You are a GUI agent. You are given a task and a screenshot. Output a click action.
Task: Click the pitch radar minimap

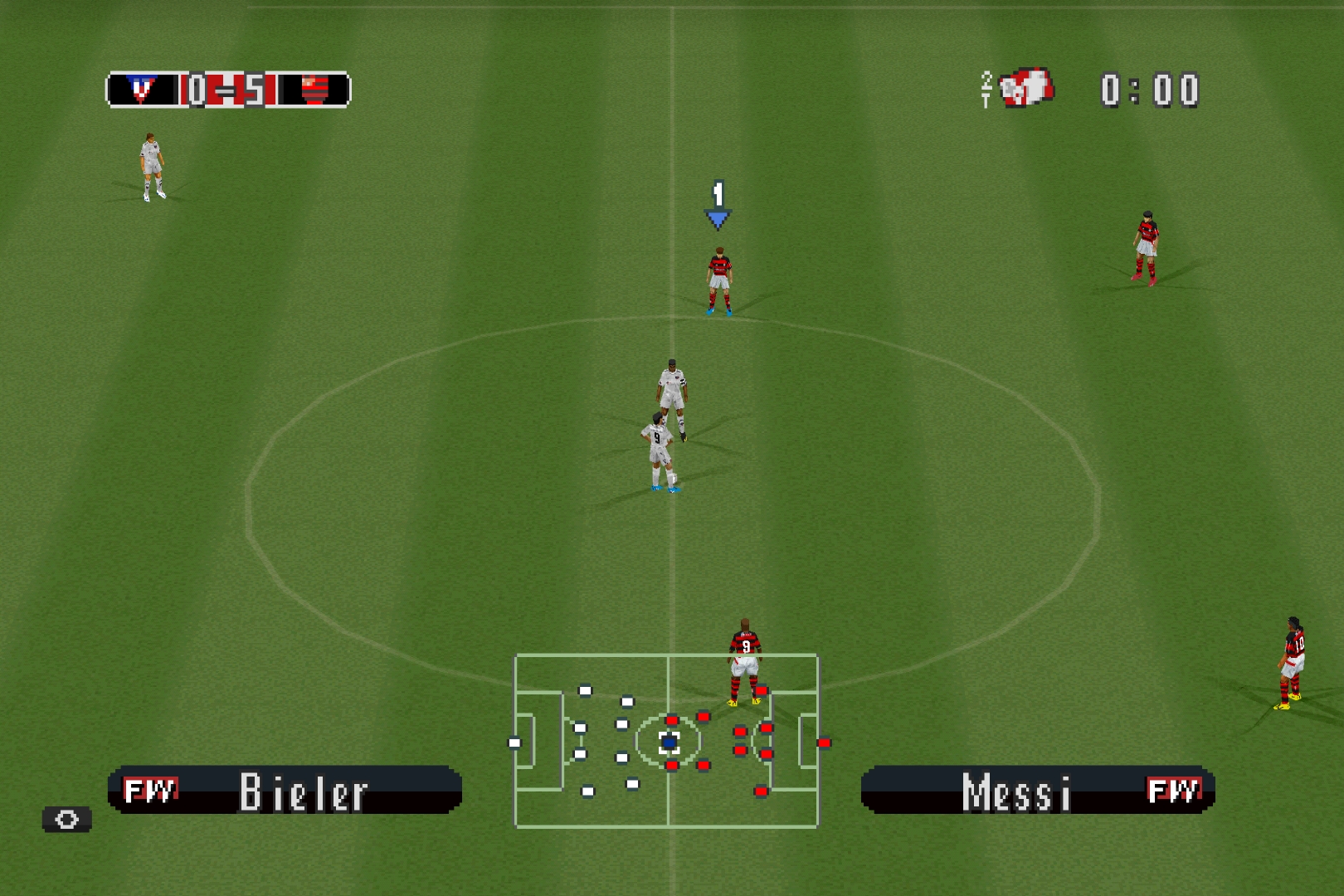(x=666, y=741)
